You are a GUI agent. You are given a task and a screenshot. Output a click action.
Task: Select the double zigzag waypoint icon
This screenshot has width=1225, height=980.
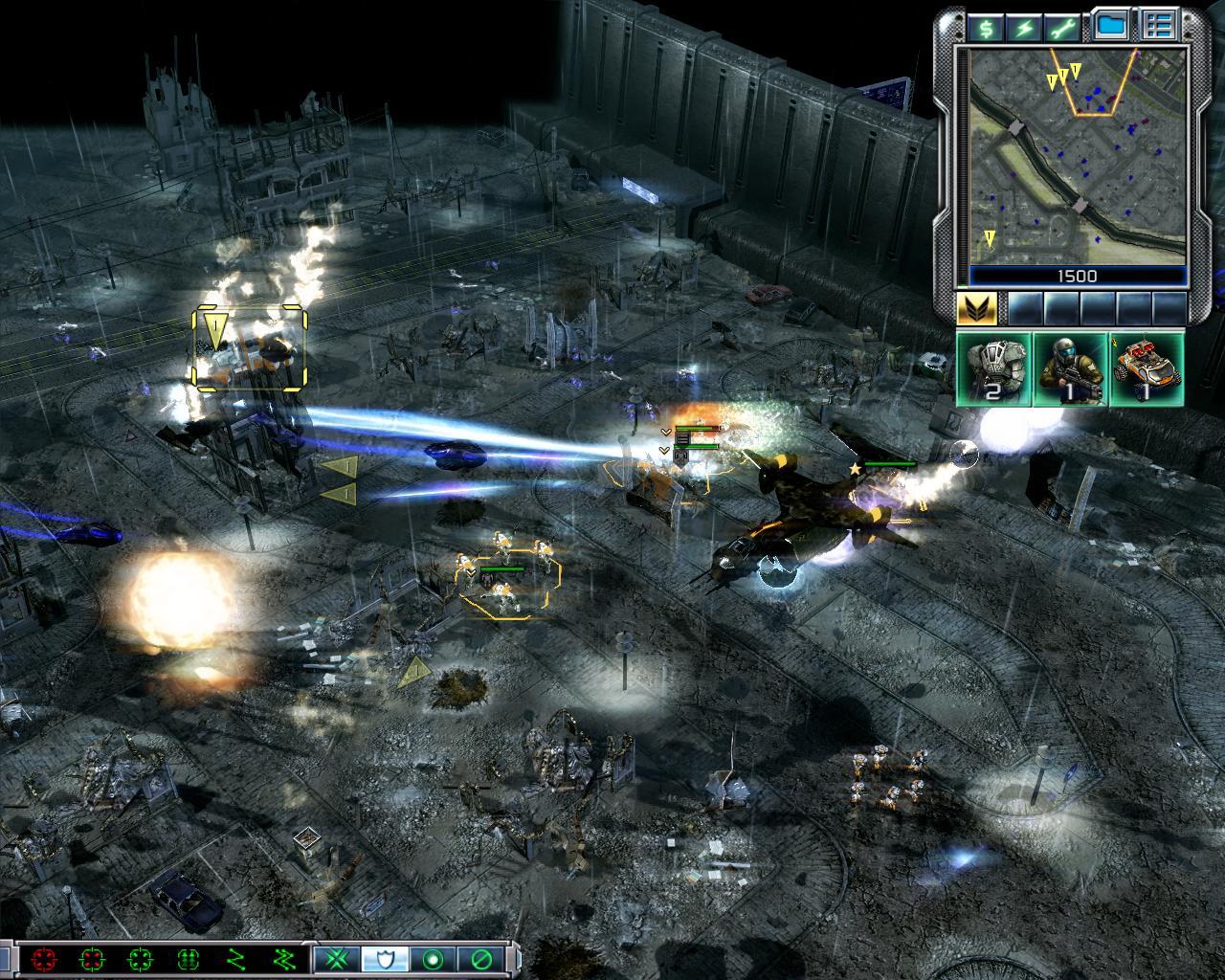click(283, 959)
